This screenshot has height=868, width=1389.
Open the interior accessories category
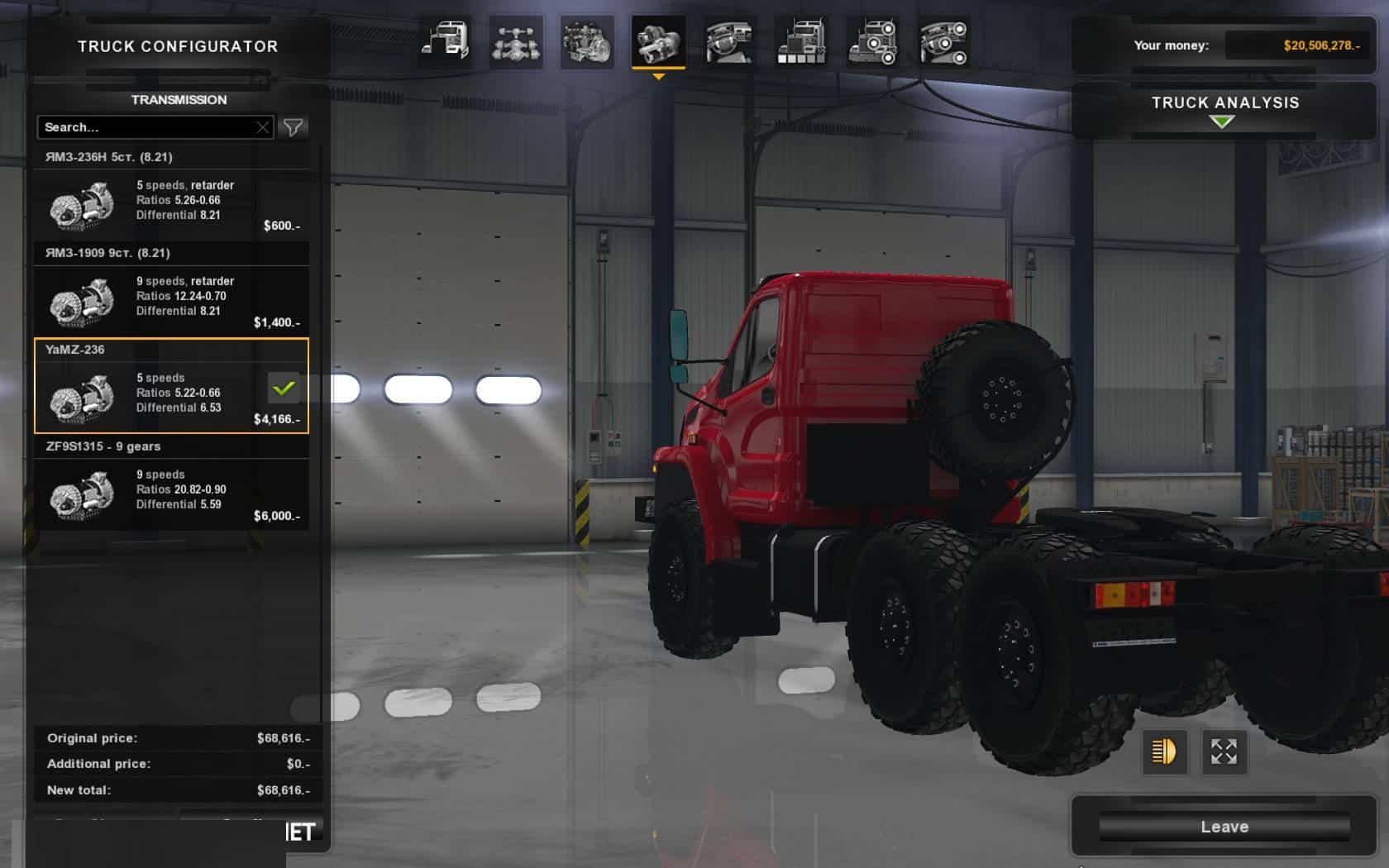[x=943, y=42]
